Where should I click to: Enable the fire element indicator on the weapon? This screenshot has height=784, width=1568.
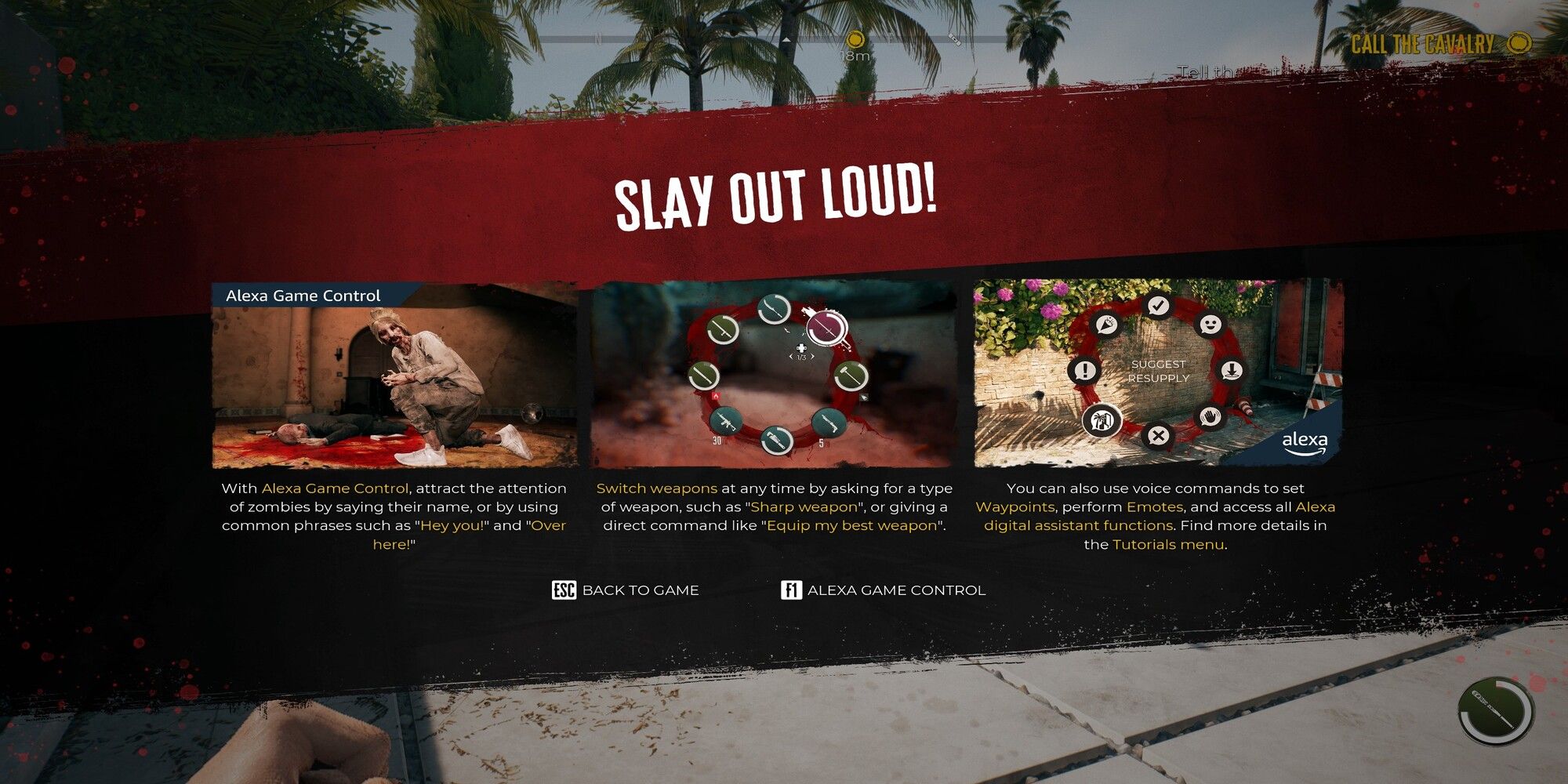click(x=717, y=395)
